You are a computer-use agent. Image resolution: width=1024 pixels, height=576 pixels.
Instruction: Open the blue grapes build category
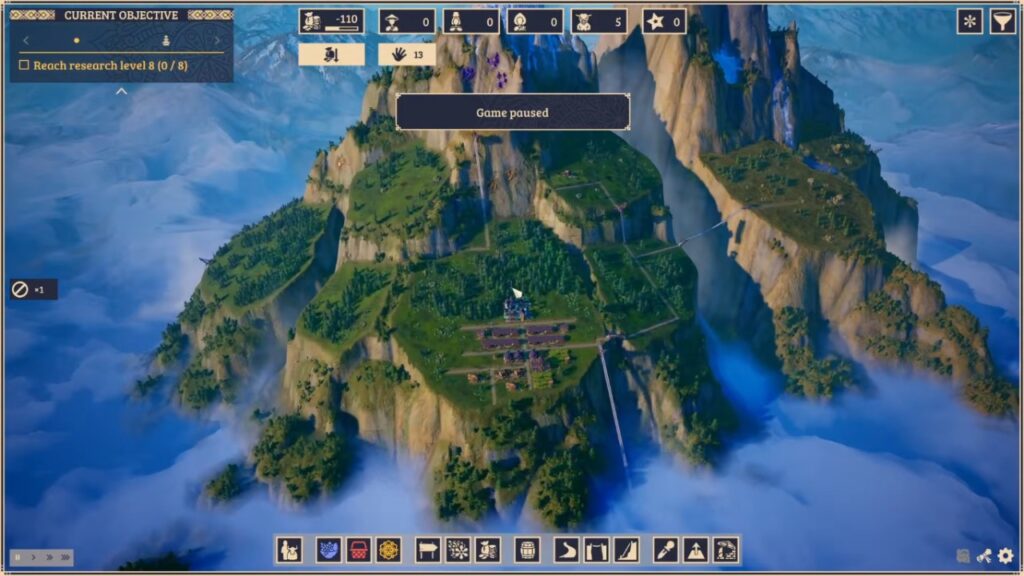coord(329,549)
